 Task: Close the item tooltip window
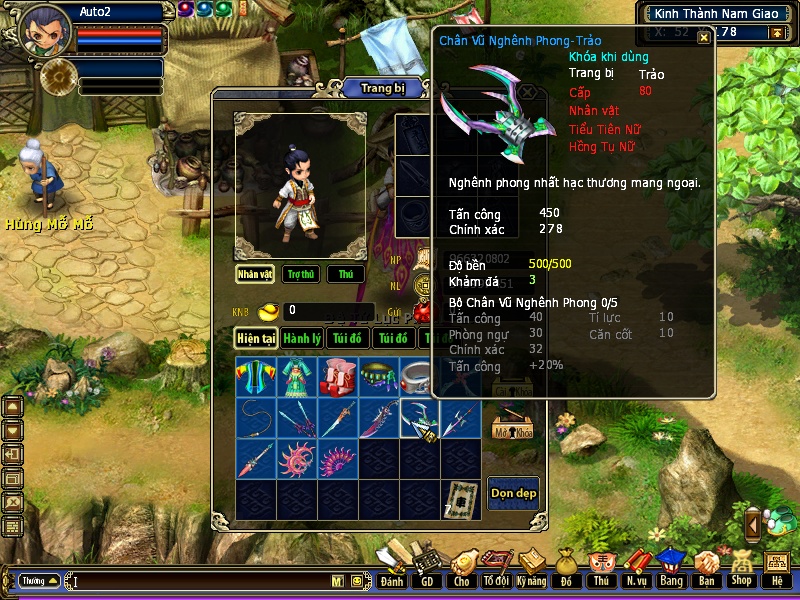point(703,38)
